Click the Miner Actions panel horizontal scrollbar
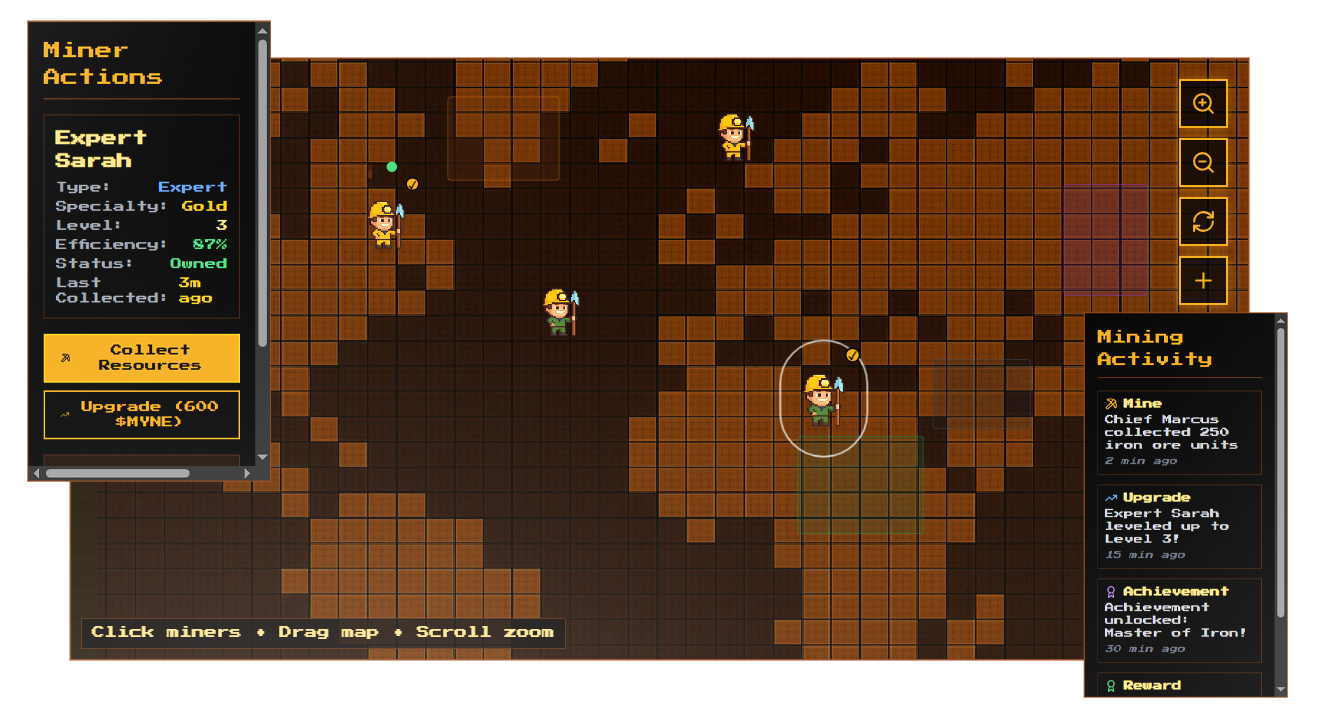 click(x=117, y=473)
